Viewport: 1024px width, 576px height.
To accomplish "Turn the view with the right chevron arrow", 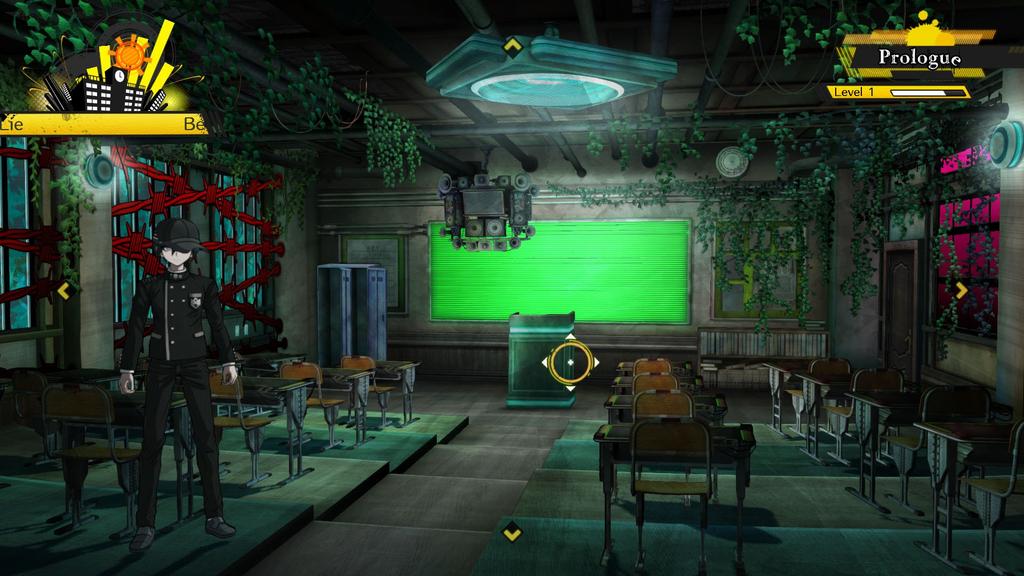I will click(x=961, y=290).
